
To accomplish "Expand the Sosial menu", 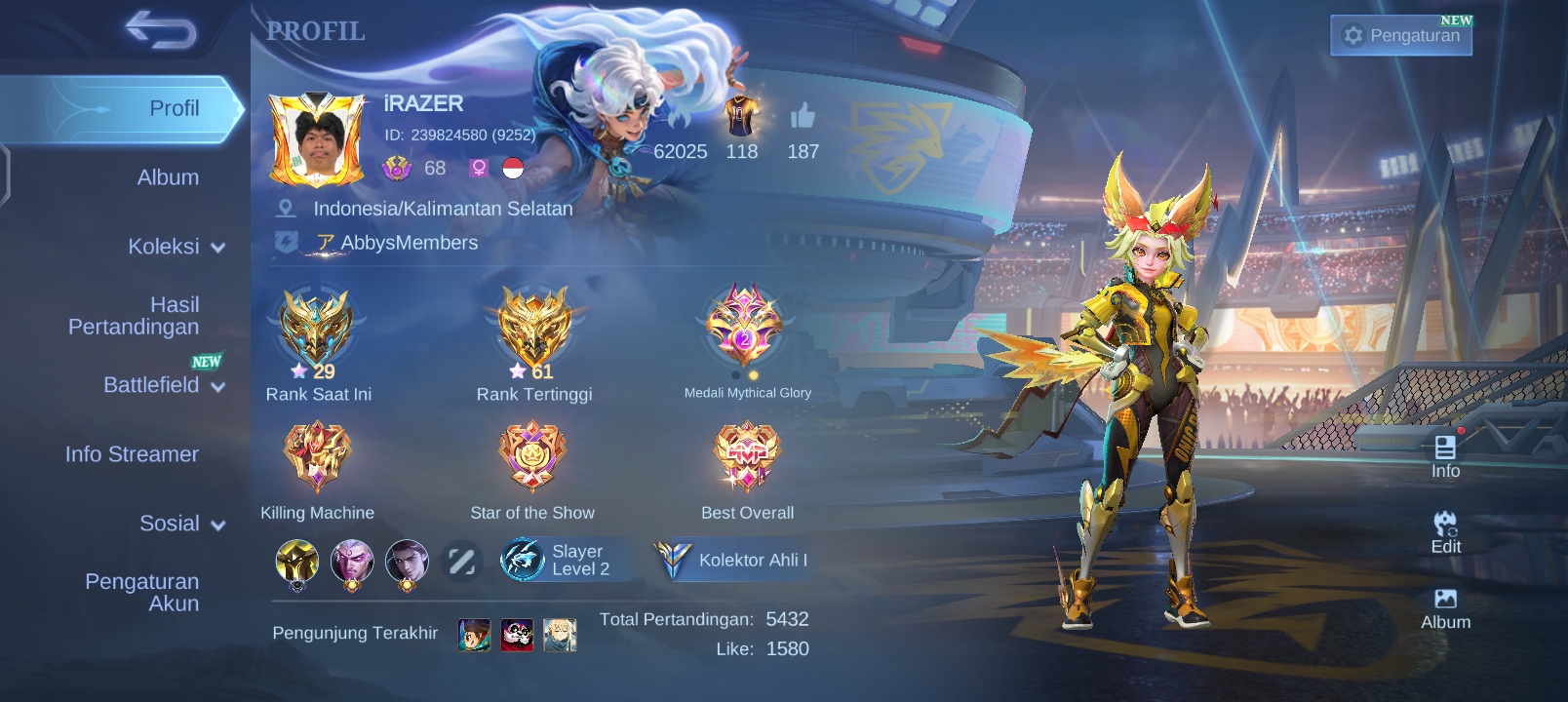I will (181, 524).
